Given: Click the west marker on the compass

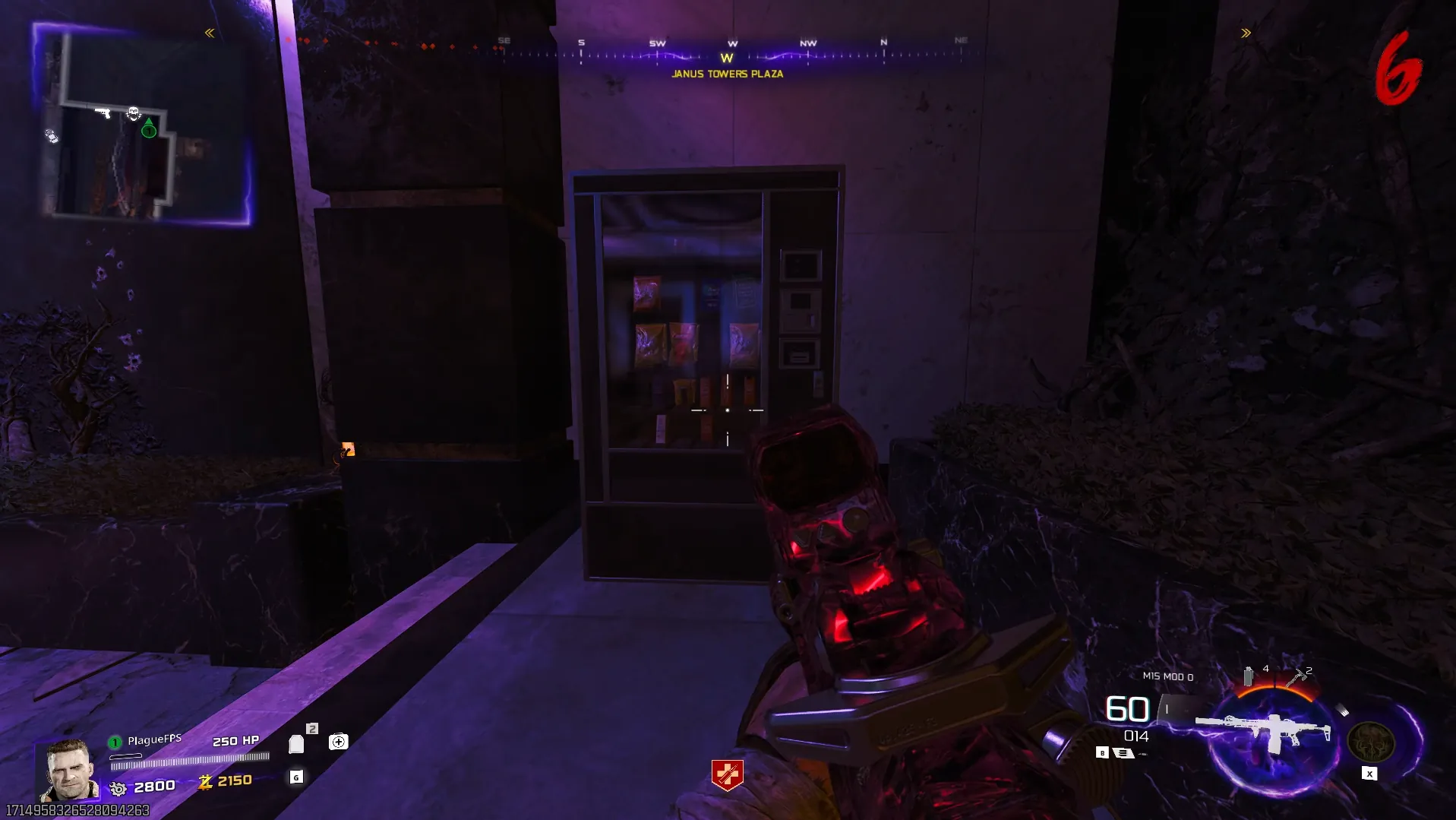Looking at the screenshot, I should [x=727, y=58].
